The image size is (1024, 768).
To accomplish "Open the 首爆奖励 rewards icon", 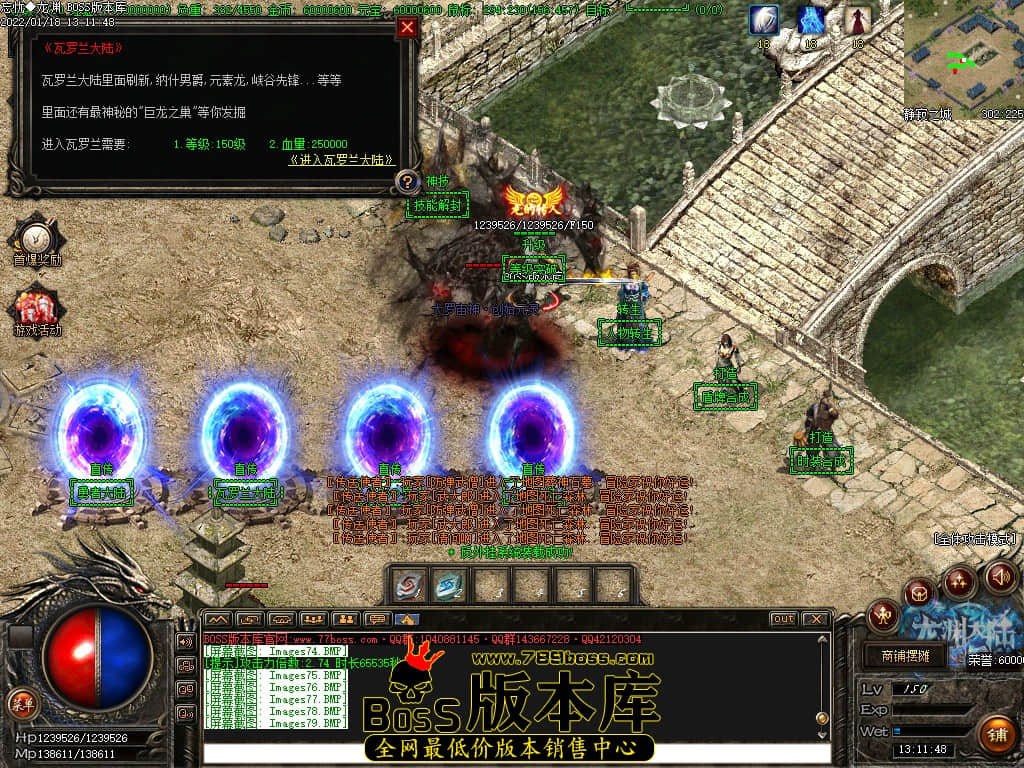I will tap(37, 238).
